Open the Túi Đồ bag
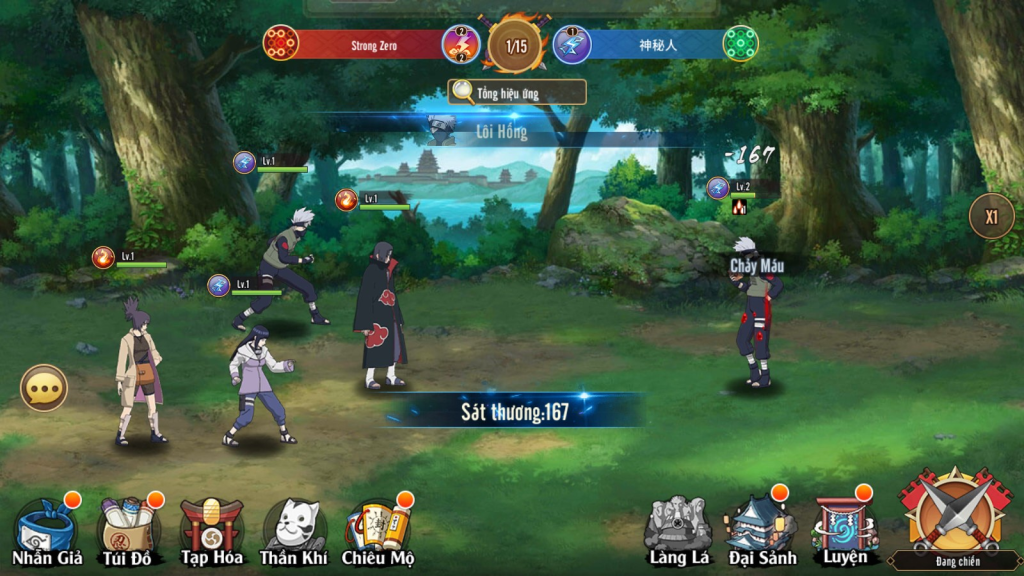 (128, 532)
